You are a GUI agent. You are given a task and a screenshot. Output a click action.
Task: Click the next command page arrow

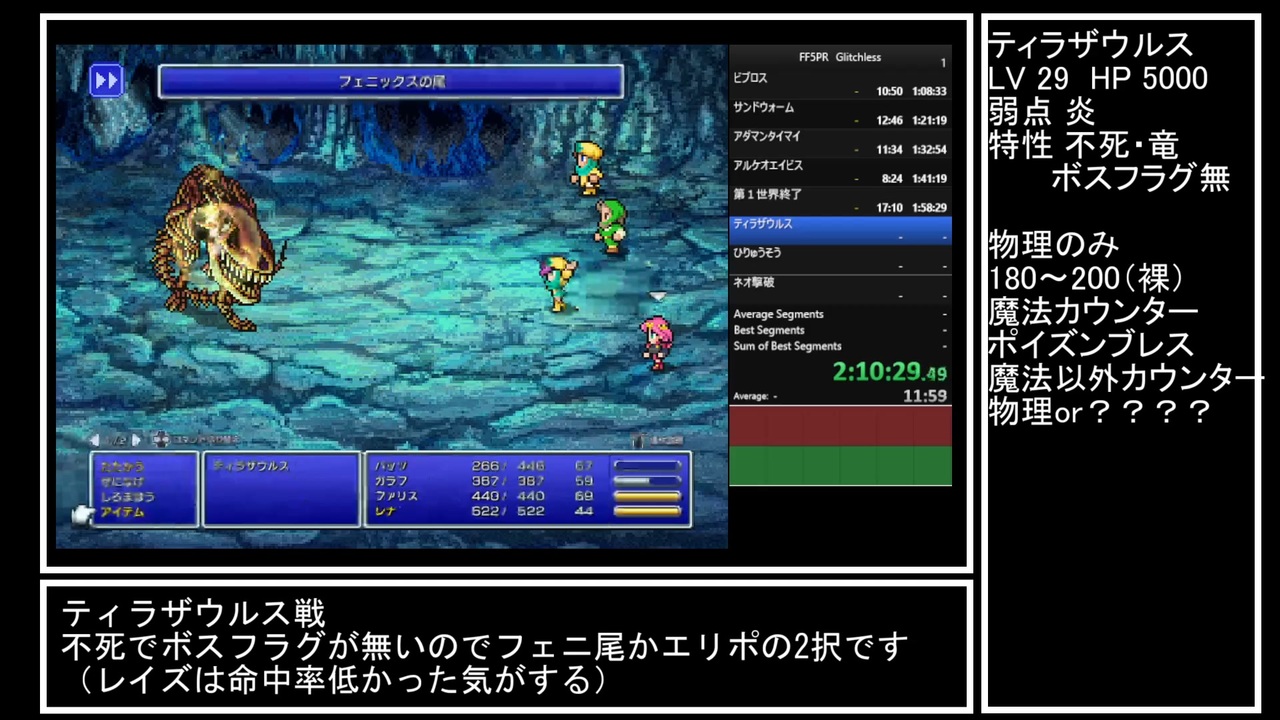coord(137,439)
